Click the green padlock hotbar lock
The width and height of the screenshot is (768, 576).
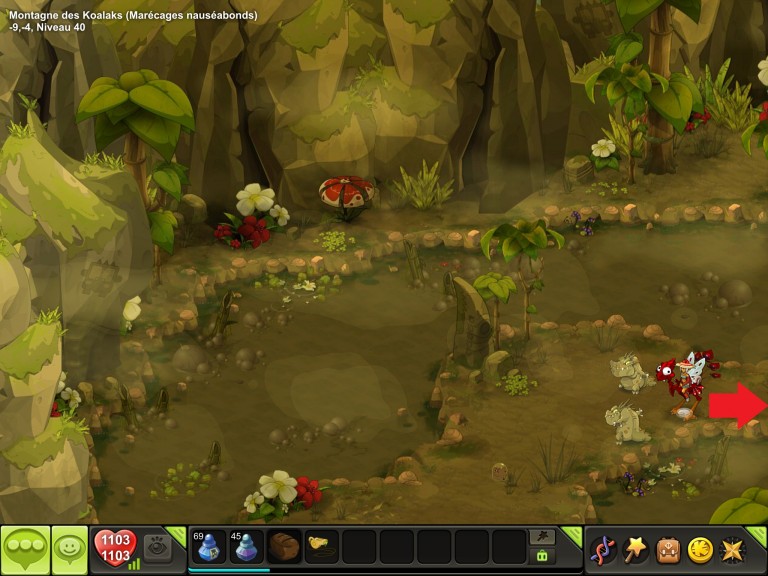(543, 556)
